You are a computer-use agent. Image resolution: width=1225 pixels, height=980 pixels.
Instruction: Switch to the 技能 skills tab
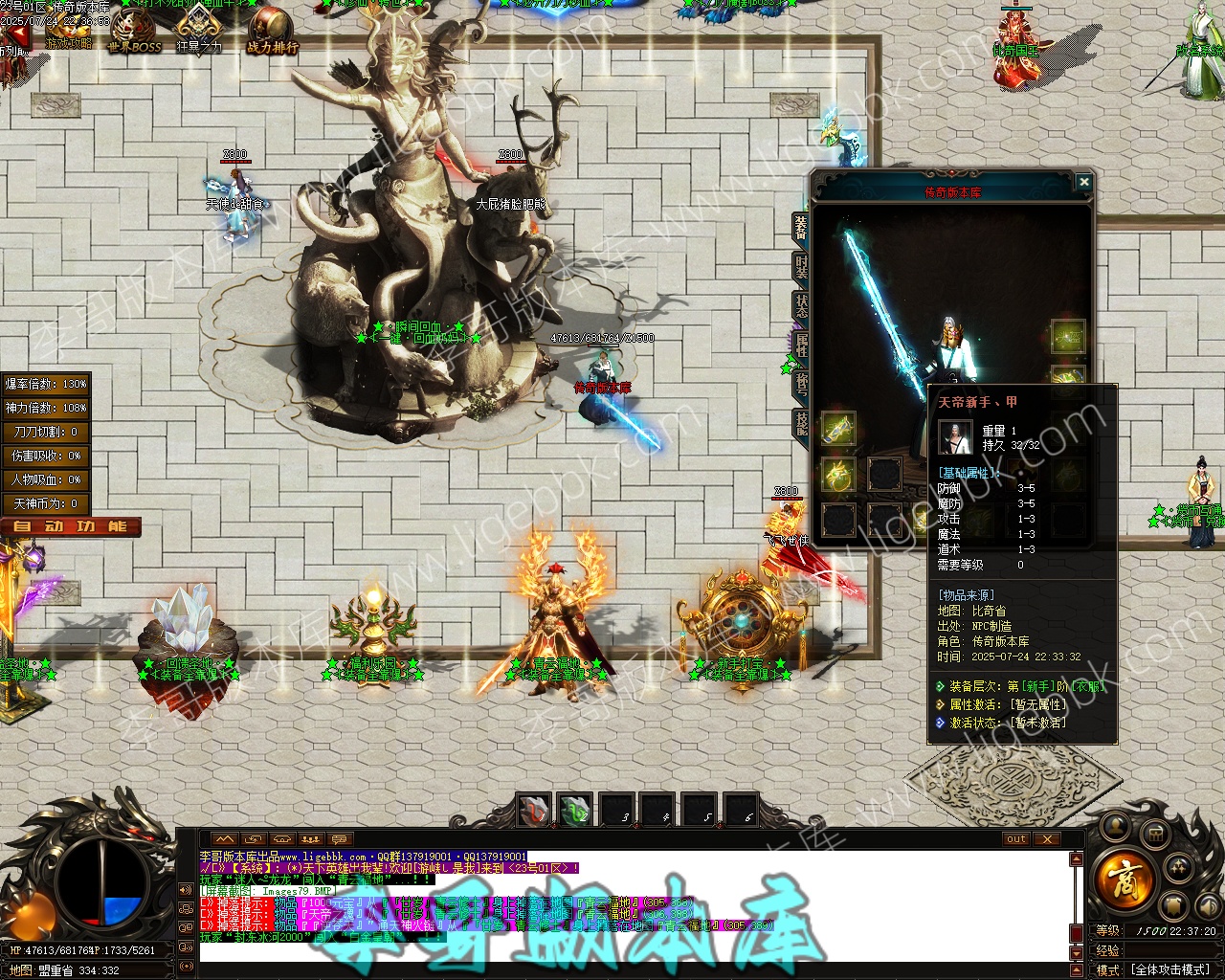click(801, 422)
